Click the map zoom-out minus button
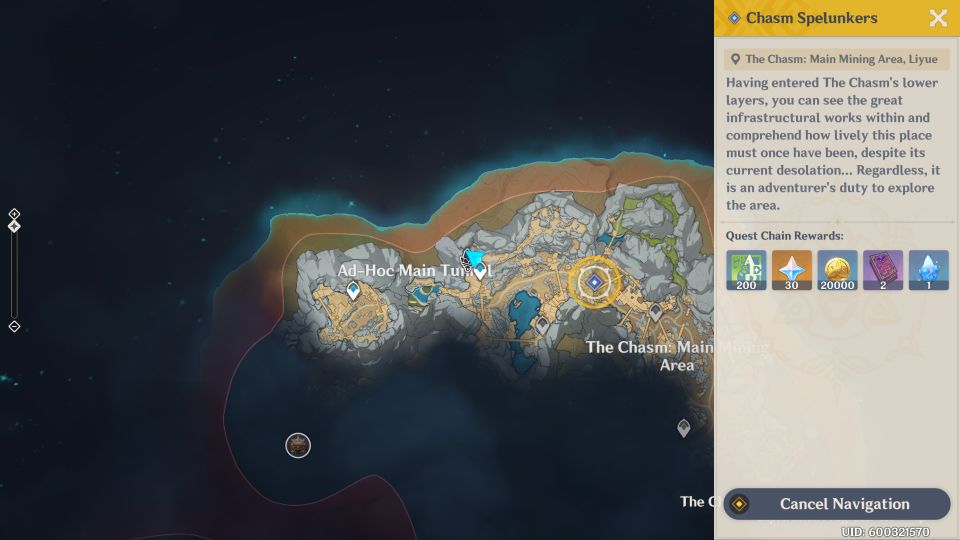 (x=14, y=326)
